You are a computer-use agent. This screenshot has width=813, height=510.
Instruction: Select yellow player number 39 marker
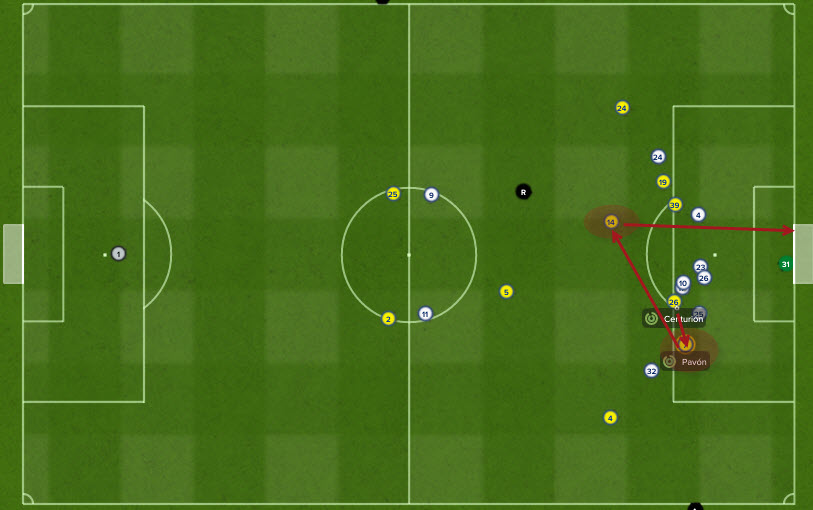click(x=675, y=204)
